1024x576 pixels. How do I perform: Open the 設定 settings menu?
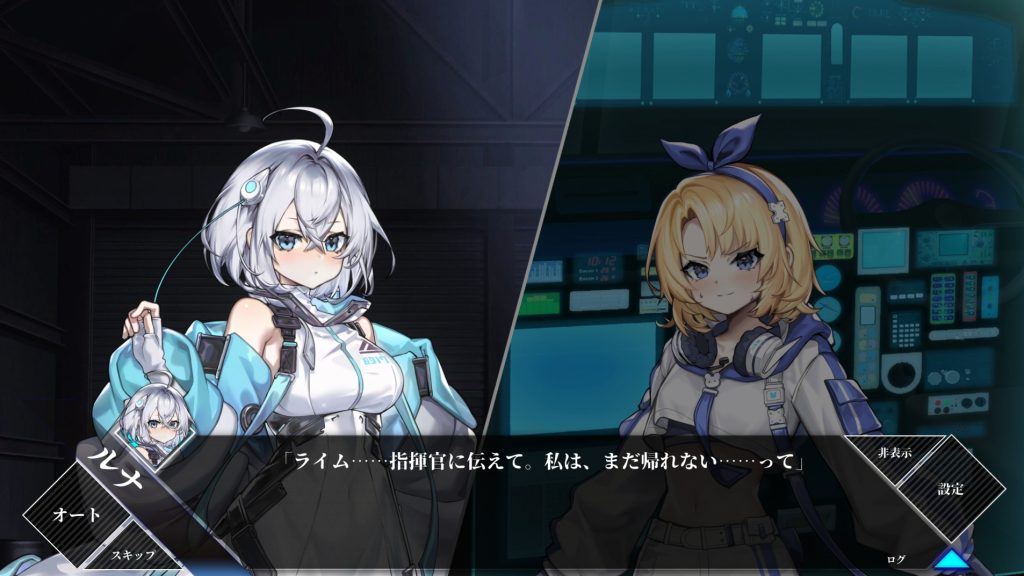click(949, 490)
